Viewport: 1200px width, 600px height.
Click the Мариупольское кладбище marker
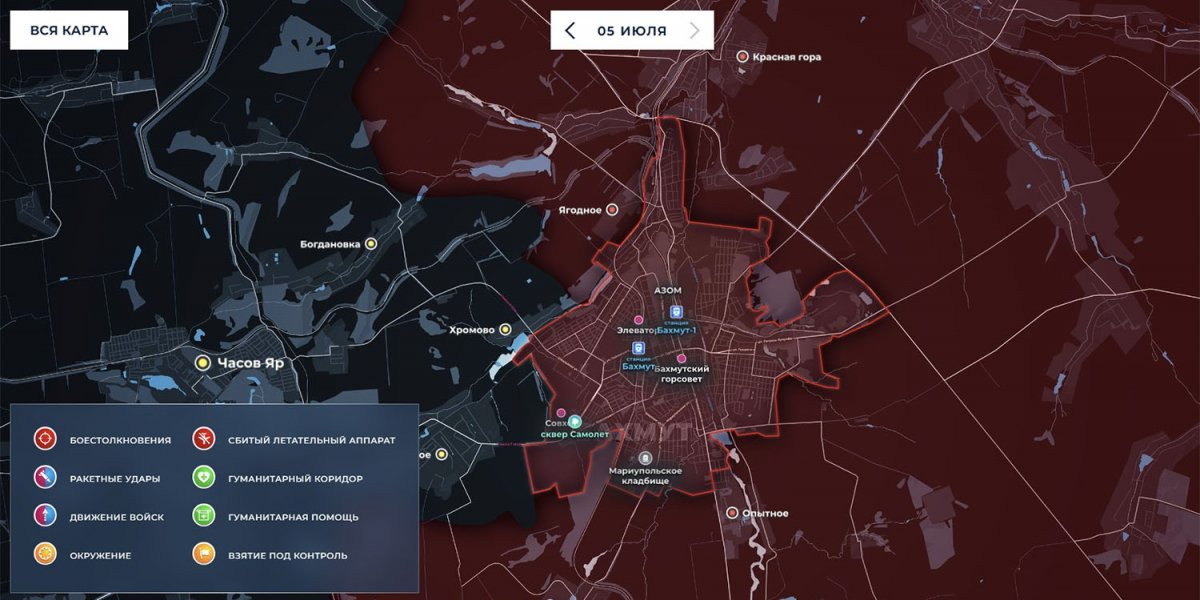click(645, 457)
